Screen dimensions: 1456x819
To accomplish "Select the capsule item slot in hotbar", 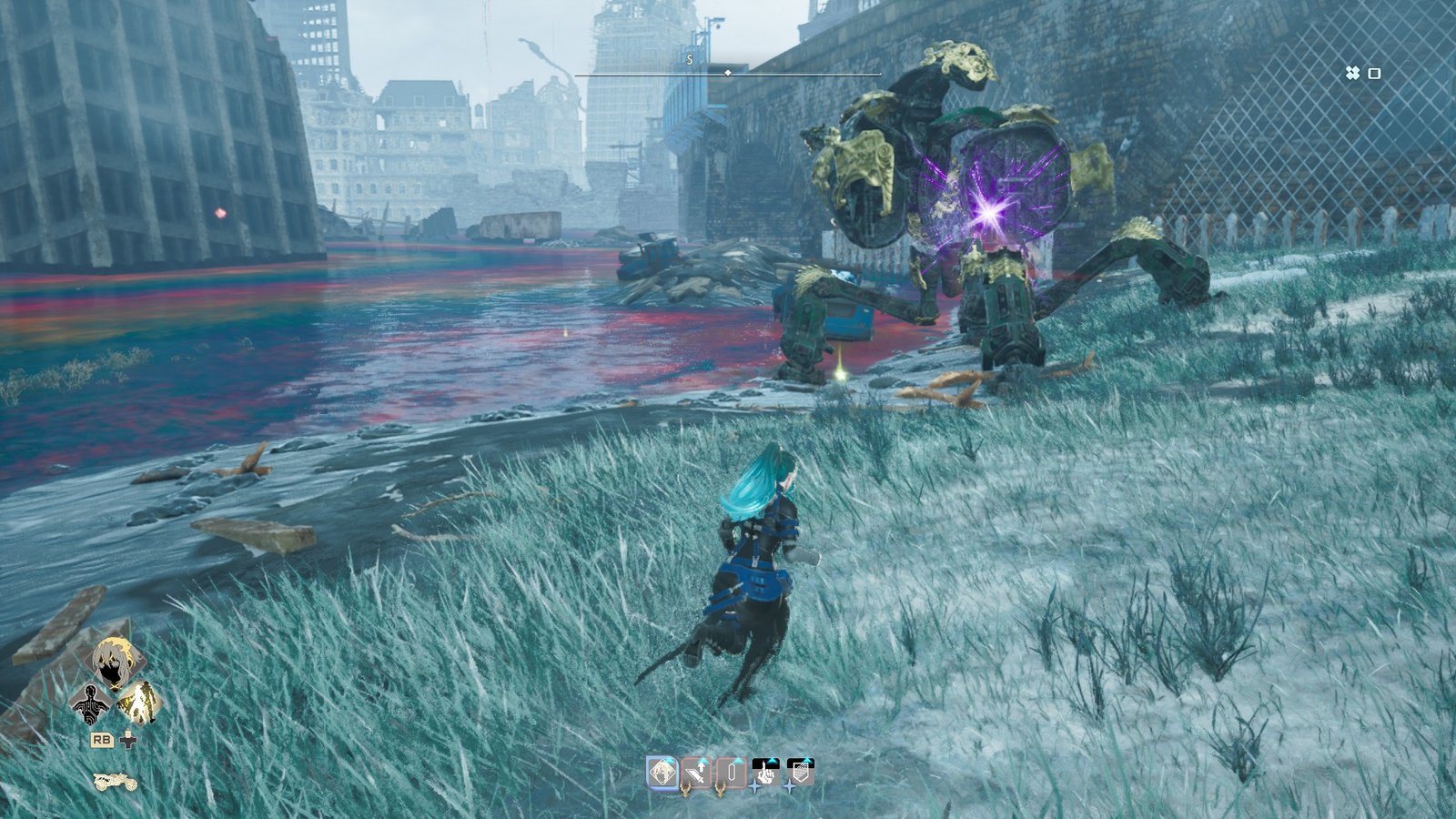I will point(732,773).
